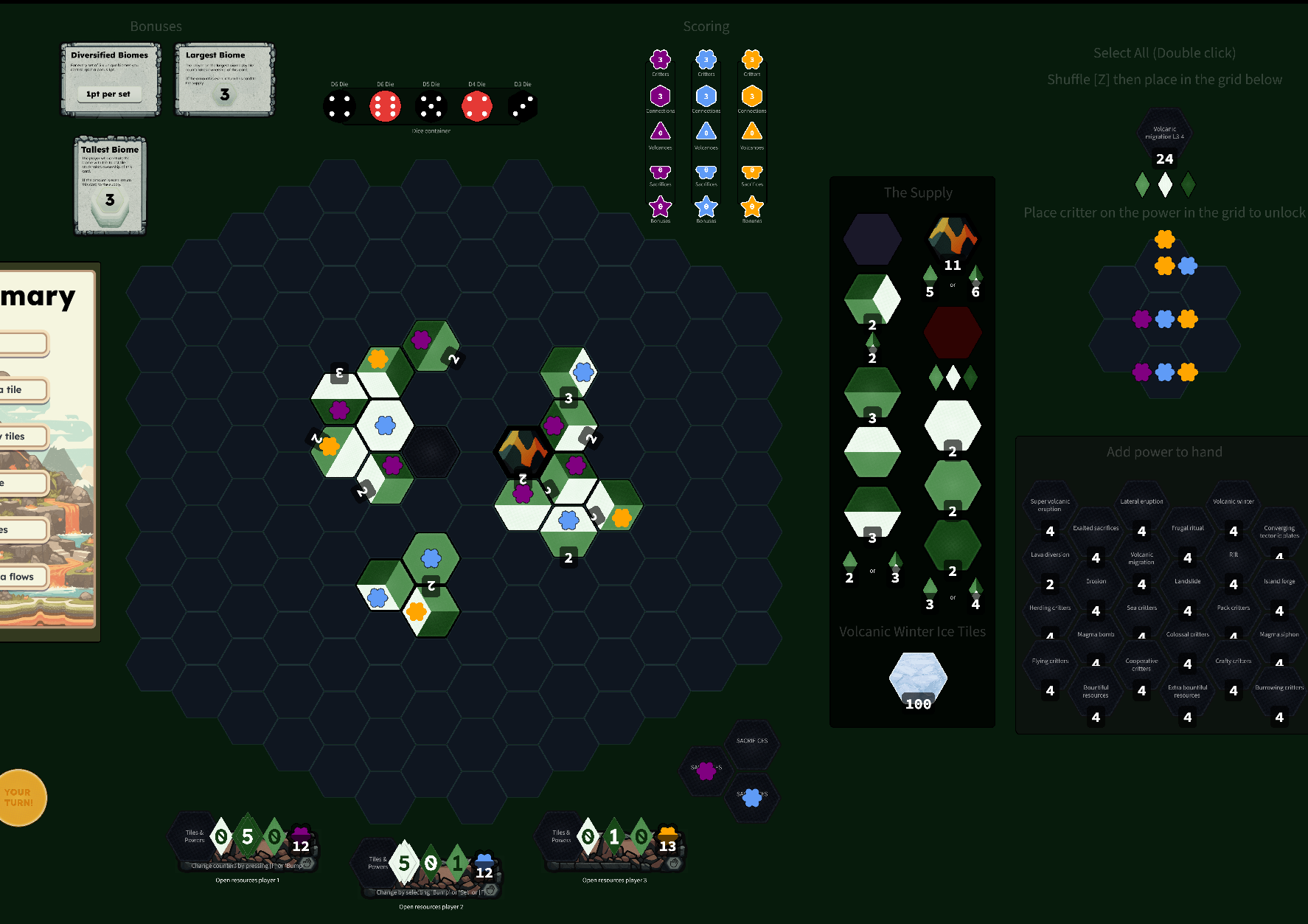Click the blue Sacrifices star in Scoring

(x=706, y=171)
